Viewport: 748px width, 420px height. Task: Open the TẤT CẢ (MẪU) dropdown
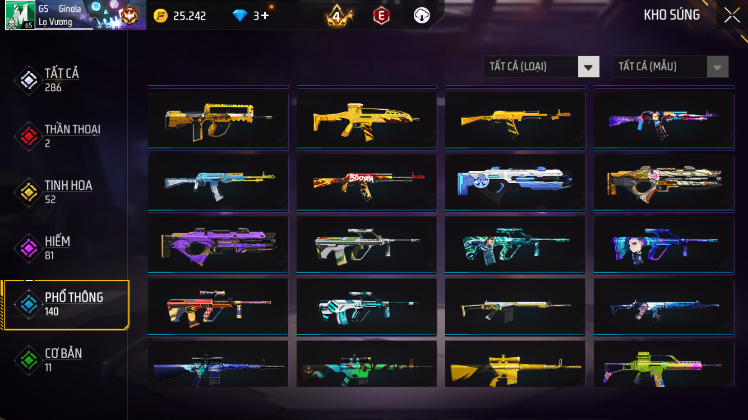(670, 66)
